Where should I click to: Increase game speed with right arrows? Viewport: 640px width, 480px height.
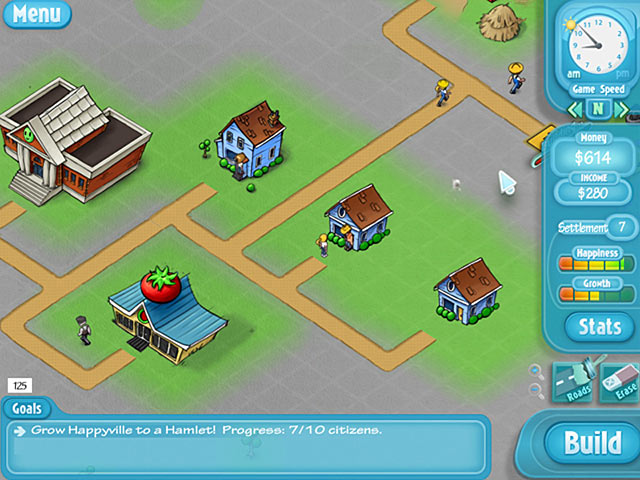[x=619, y=108]
